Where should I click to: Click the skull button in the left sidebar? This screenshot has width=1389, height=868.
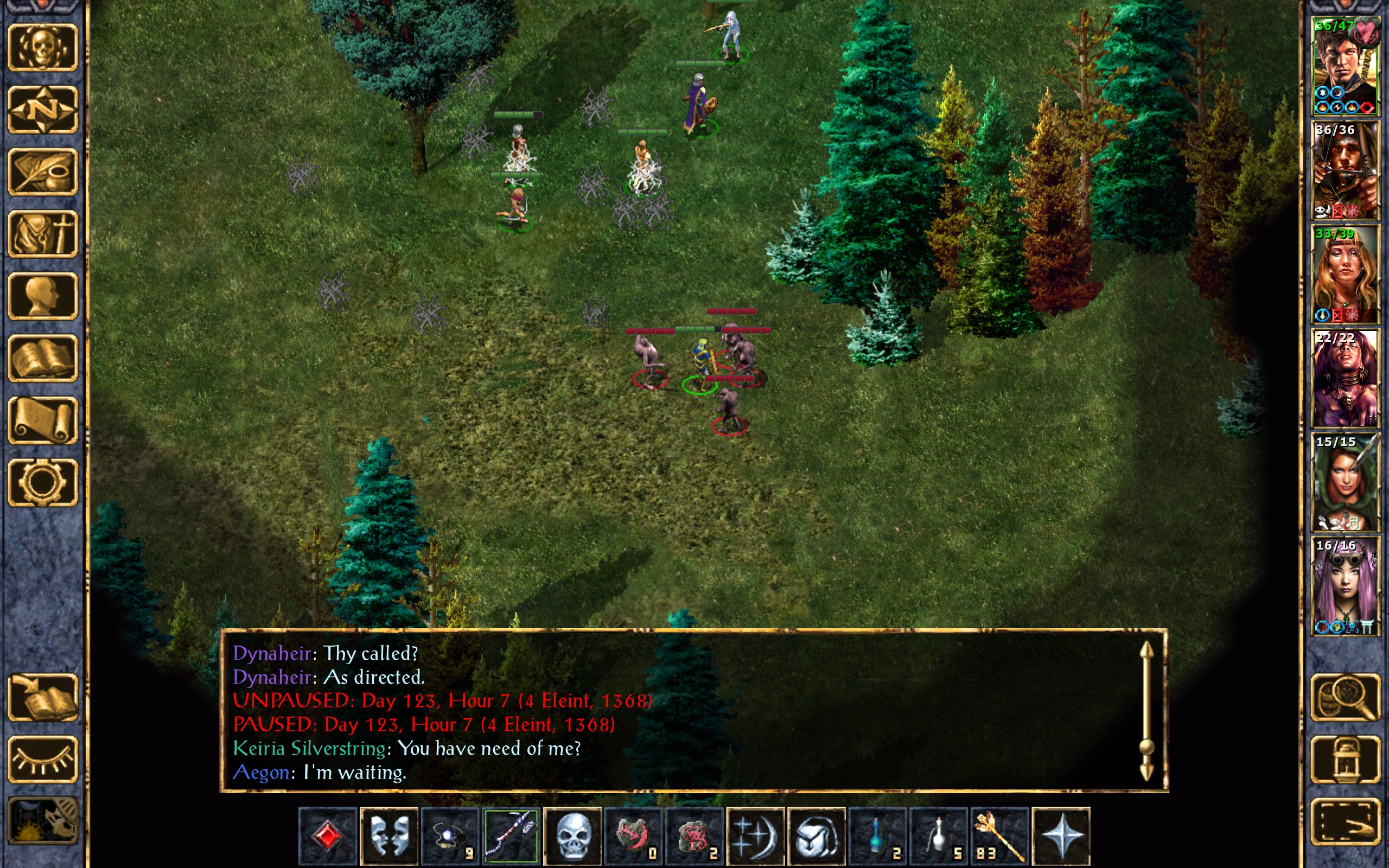click(43, 48)
